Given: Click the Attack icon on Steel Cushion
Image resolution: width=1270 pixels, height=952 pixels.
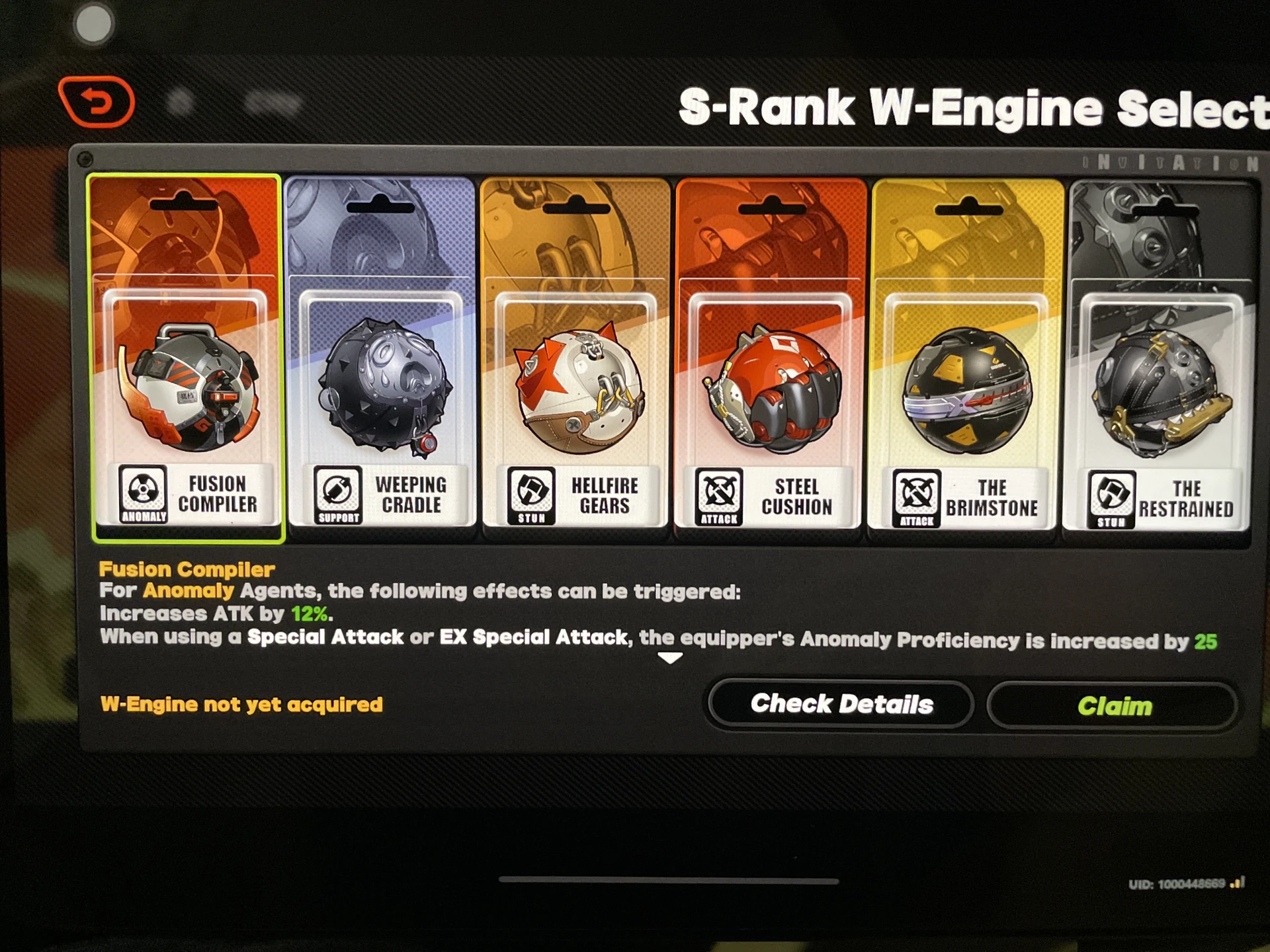Looking at the screenshot, I should tap(718, 495).
